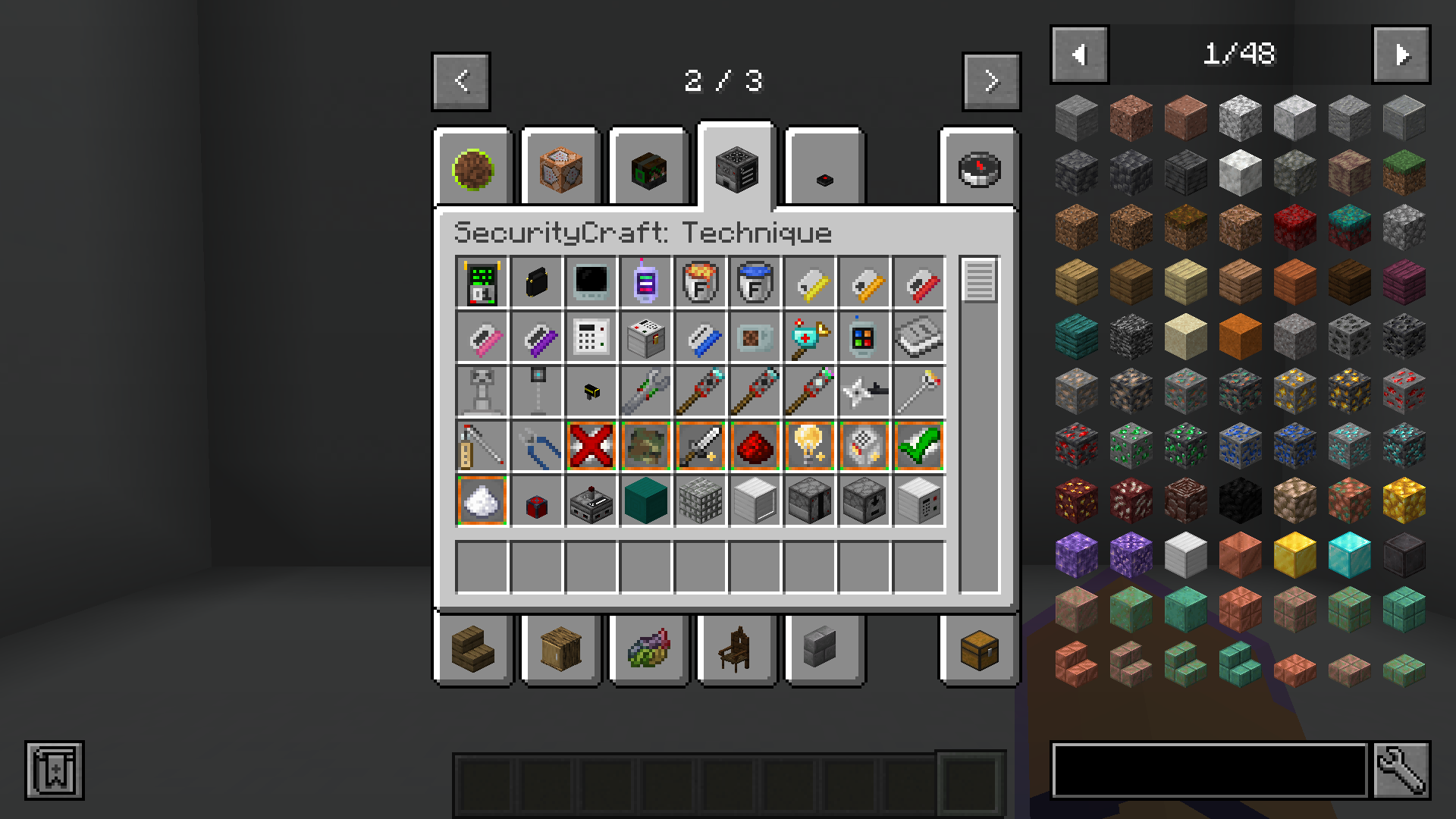Select the red X denylist module
1456x819 pixels.
tap(591, 445)
